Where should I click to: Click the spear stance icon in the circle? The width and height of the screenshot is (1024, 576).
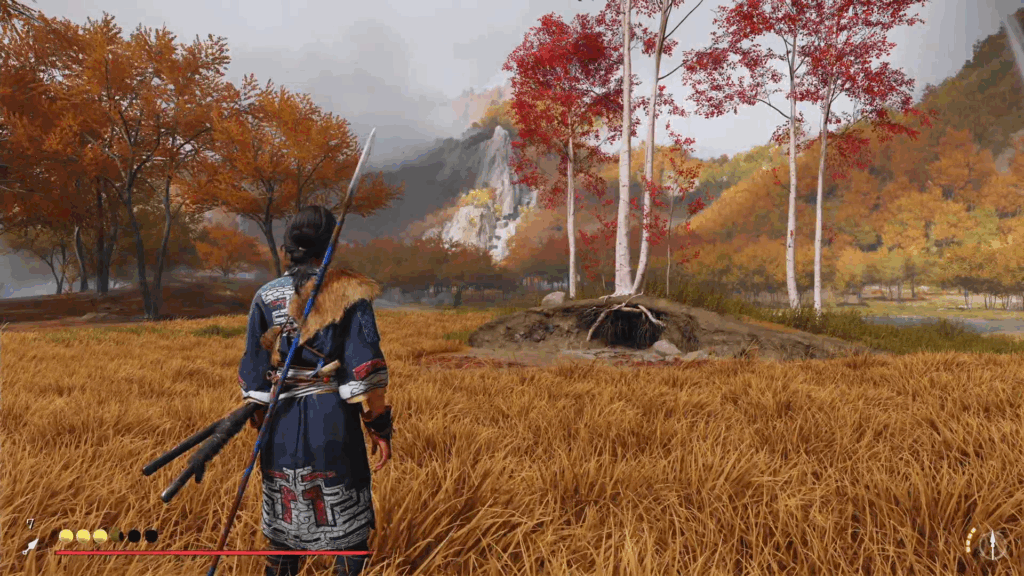click(992, 544)
